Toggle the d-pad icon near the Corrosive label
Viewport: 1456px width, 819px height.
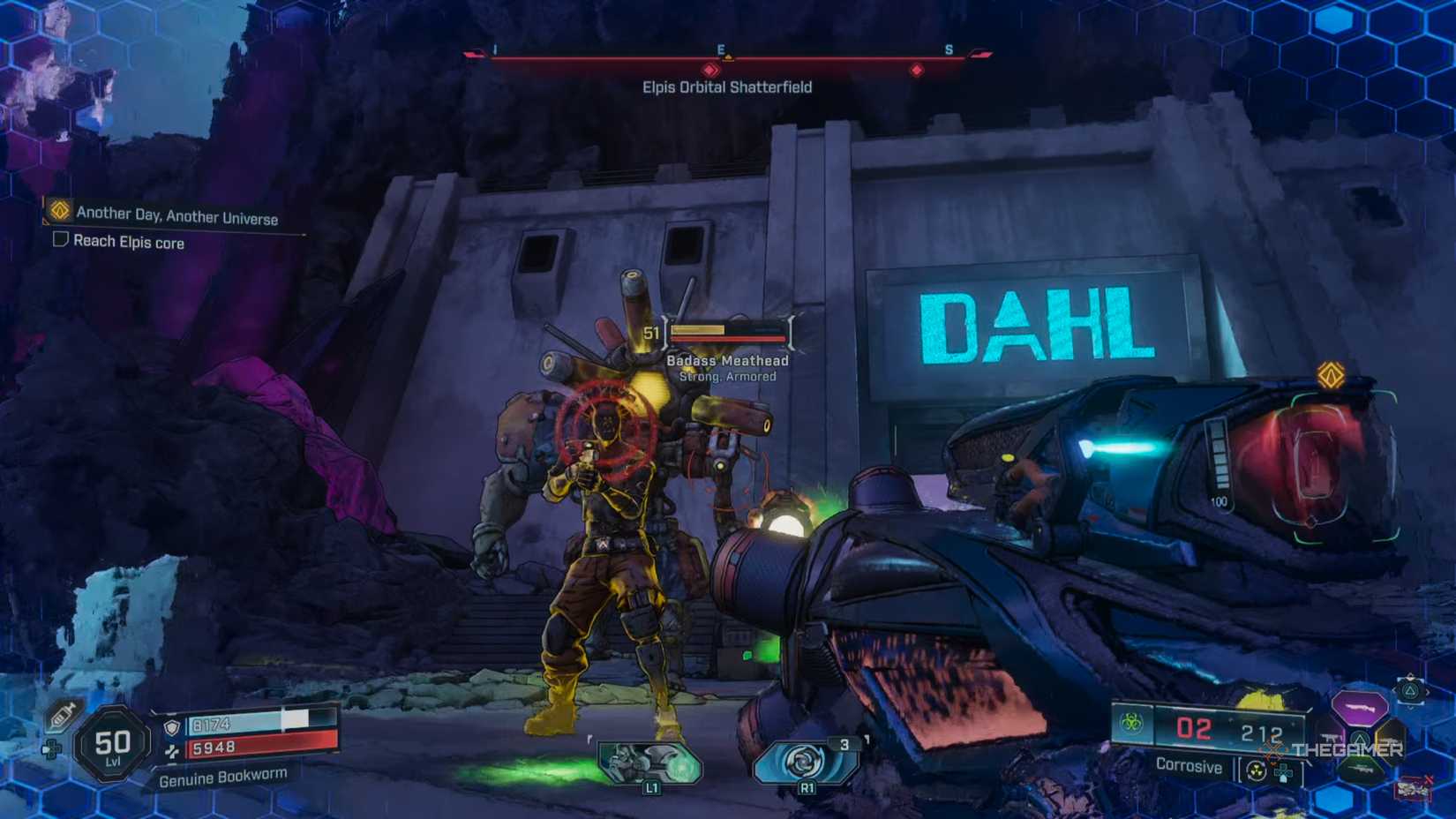[x=1284, y=771]
